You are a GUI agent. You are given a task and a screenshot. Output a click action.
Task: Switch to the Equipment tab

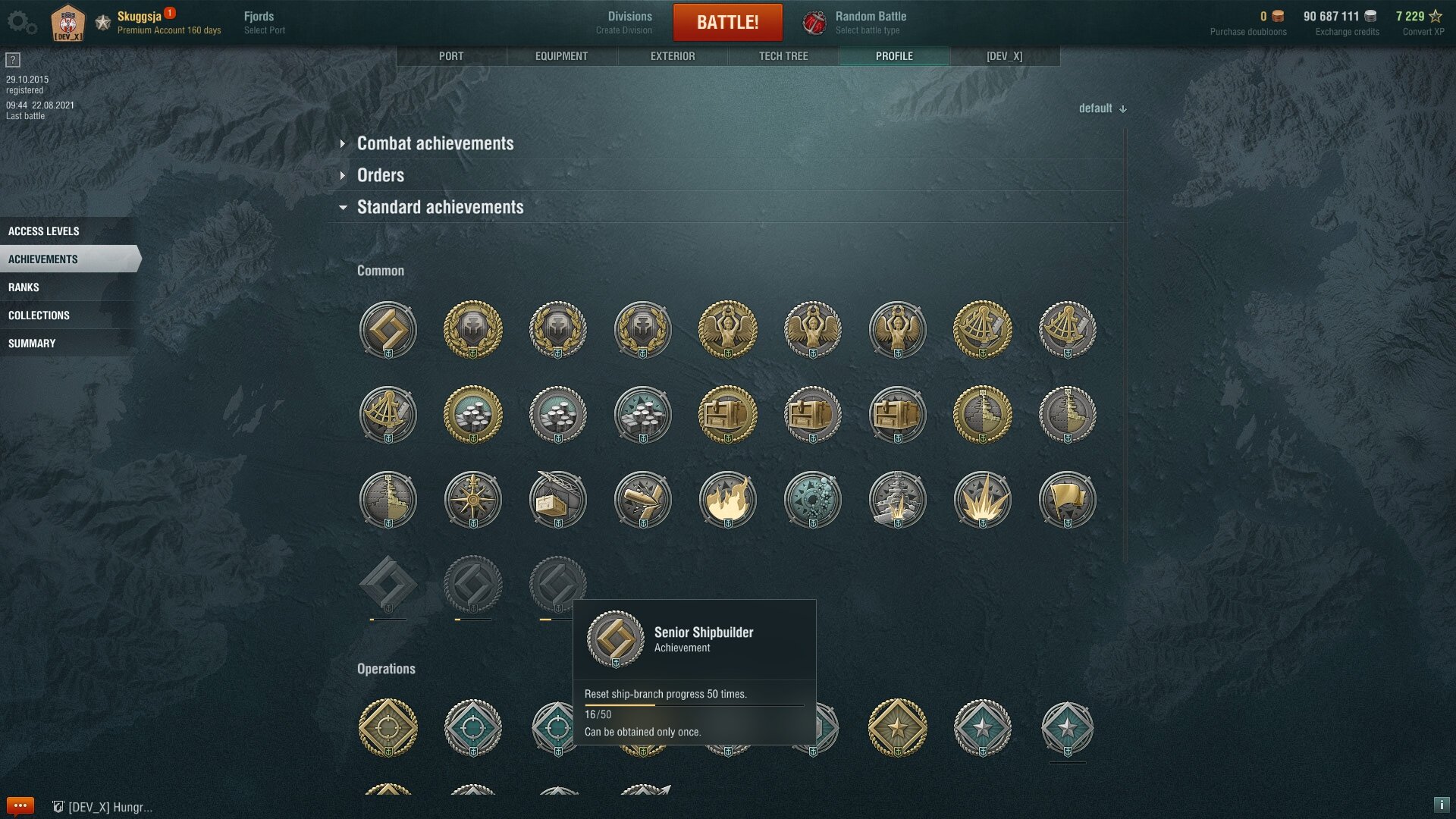point(561,56)
